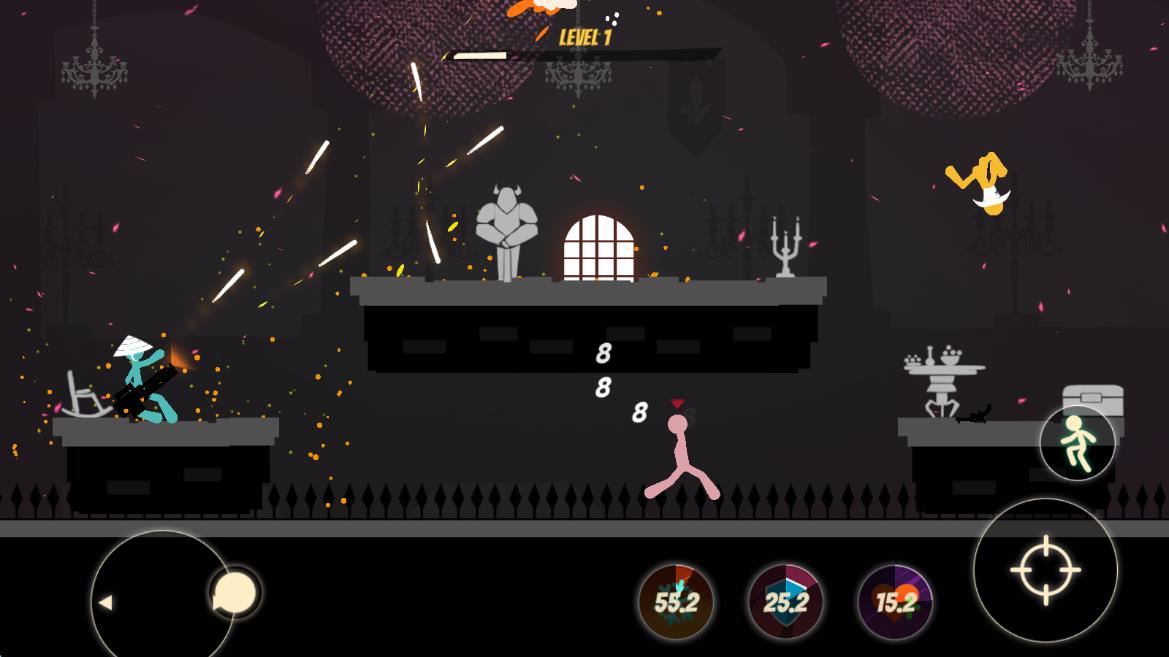Click the left arrow on the movement joystick
Screen dimensions: 1169x657
pyautogui.click(x=105, y=602)
